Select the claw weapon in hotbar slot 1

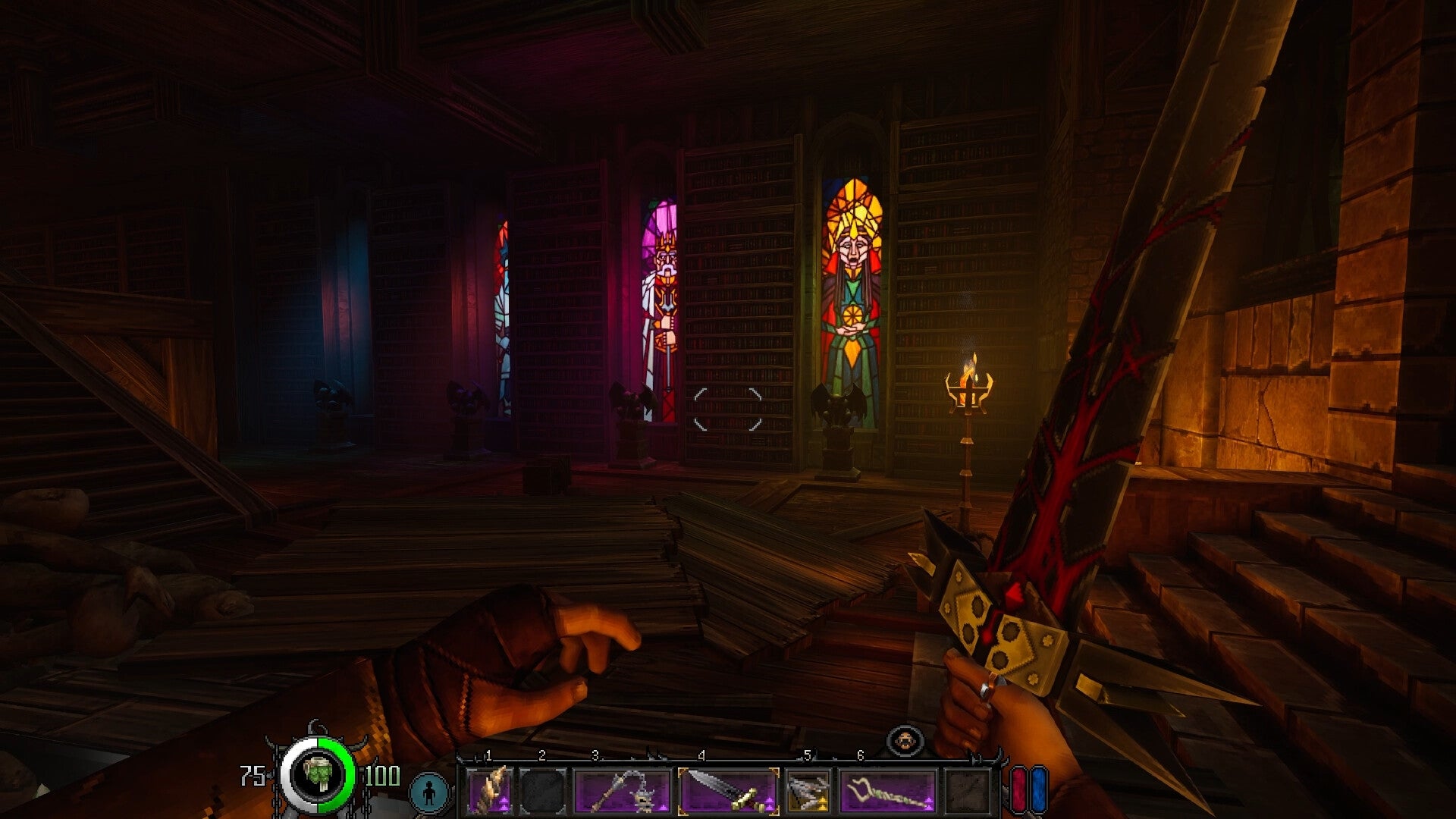(x=491, y=790)
